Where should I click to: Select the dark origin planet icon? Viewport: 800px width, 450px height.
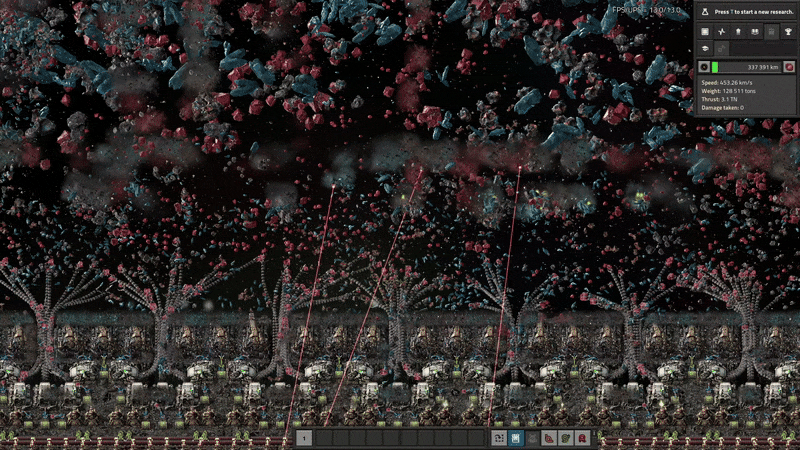(x=704, y=67)
